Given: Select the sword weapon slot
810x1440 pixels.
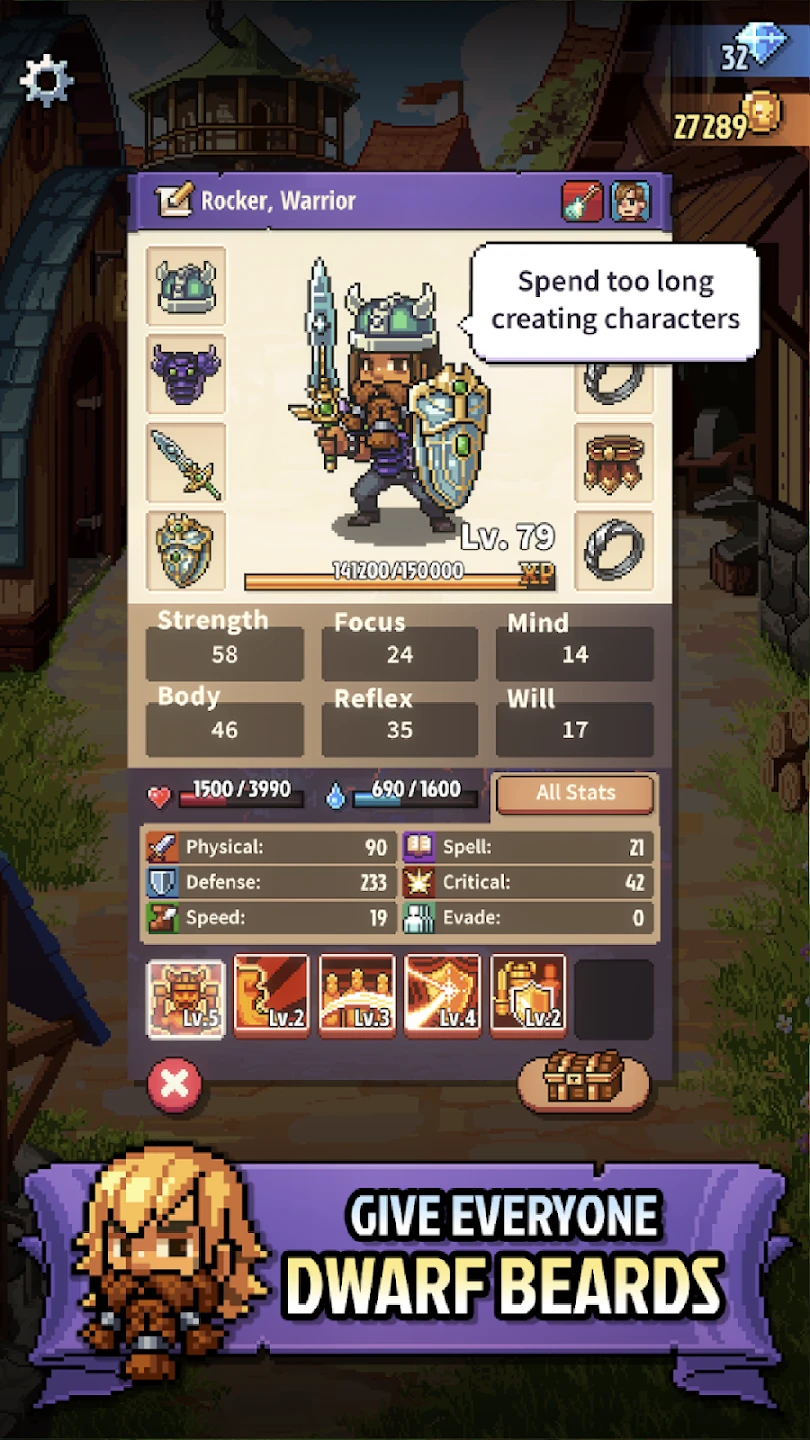Looking at the screenshot, I should coord(186,462).
